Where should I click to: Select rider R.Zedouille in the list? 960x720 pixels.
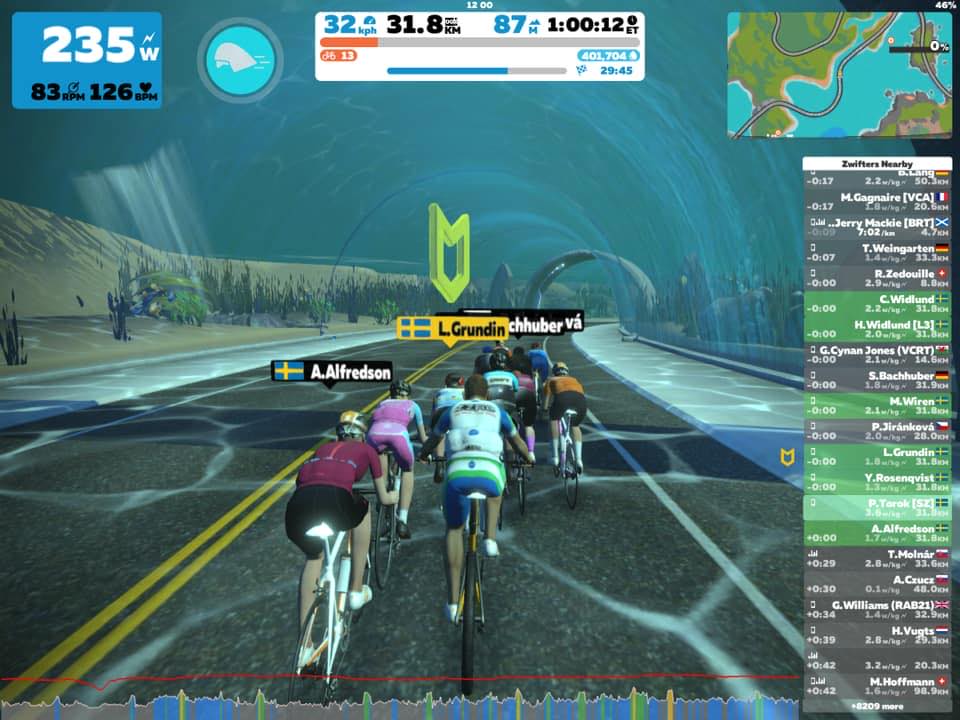876,279
